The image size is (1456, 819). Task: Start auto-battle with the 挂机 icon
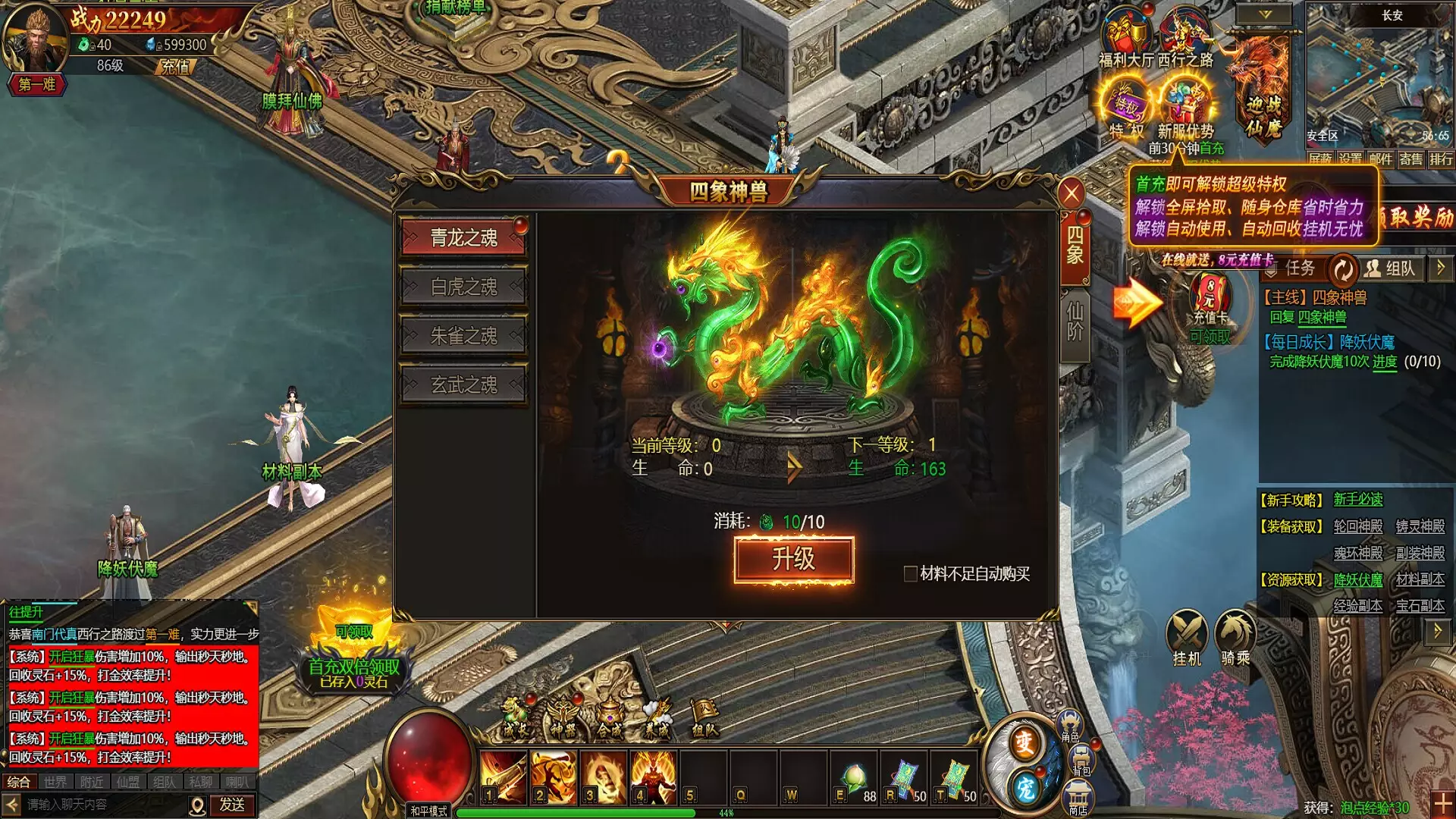point(1187,637)
